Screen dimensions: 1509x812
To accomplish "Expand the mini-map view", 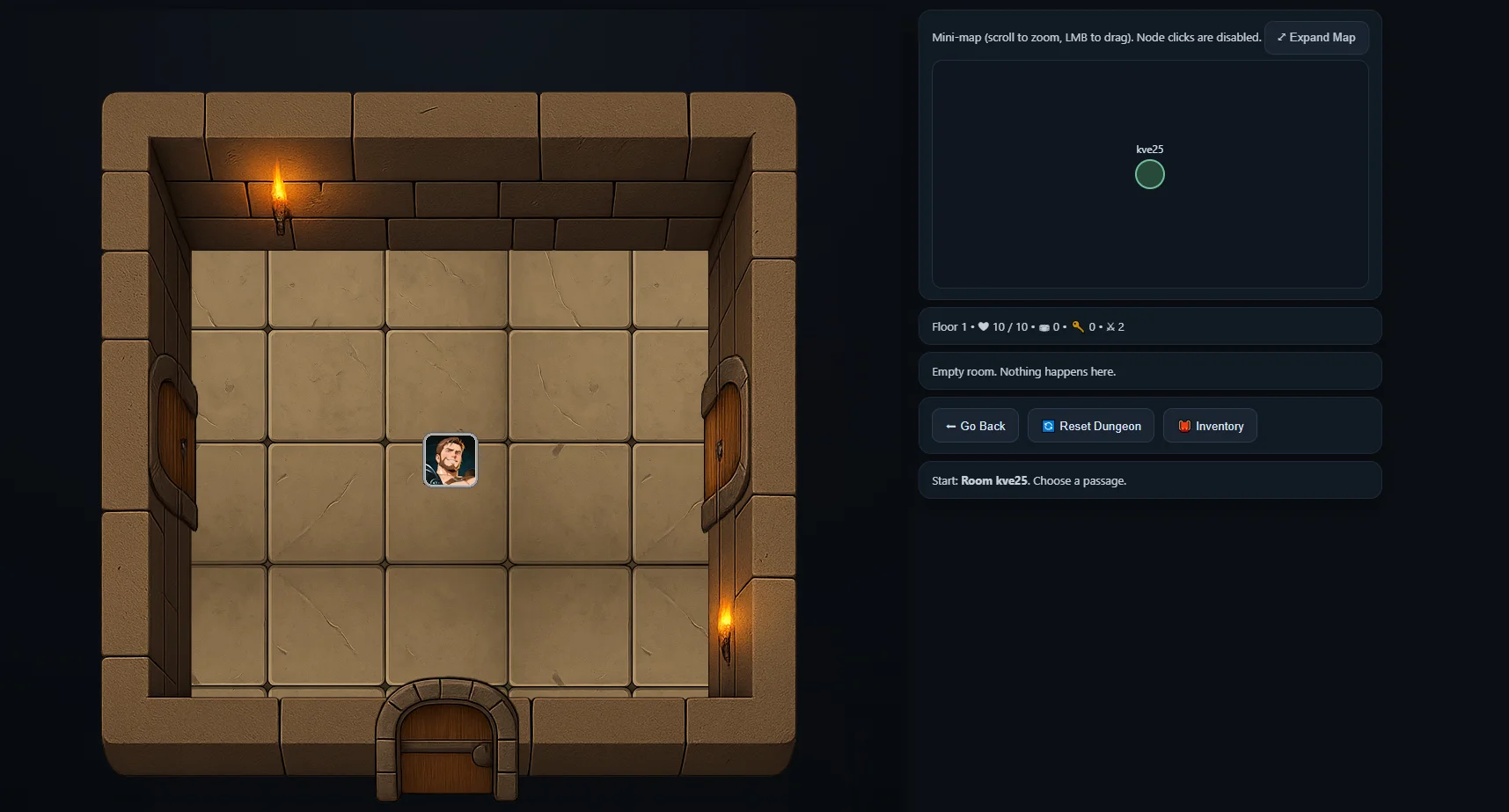I will [1315, 38].
